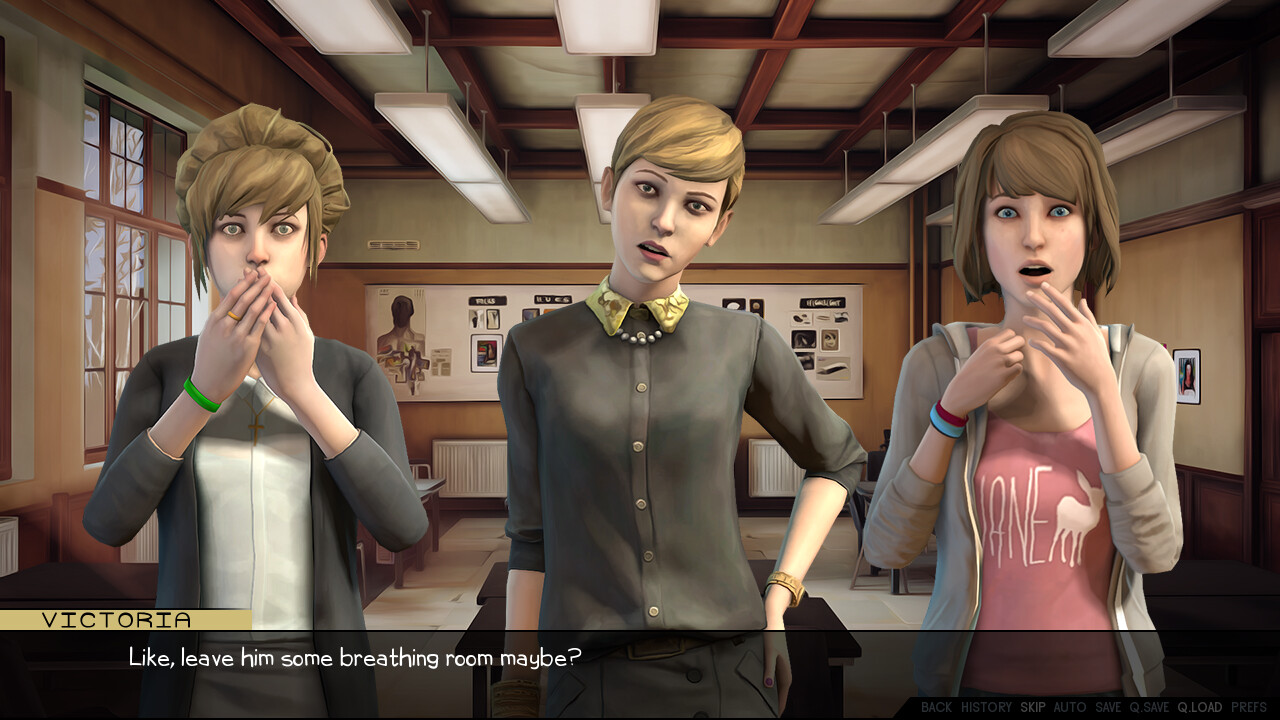Go back one dialogue line with BACK
The width and height of the screenshot is (1280, 720).
pos(936,707)
